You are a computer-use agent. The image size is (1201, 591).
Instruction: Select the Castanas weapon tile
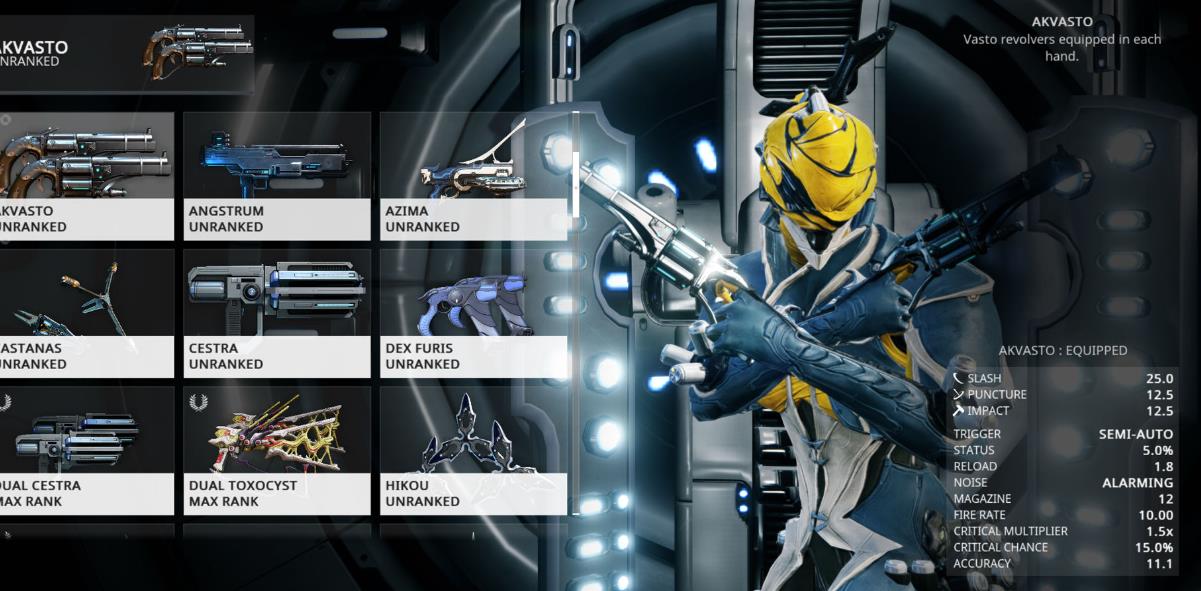point(85,312)
